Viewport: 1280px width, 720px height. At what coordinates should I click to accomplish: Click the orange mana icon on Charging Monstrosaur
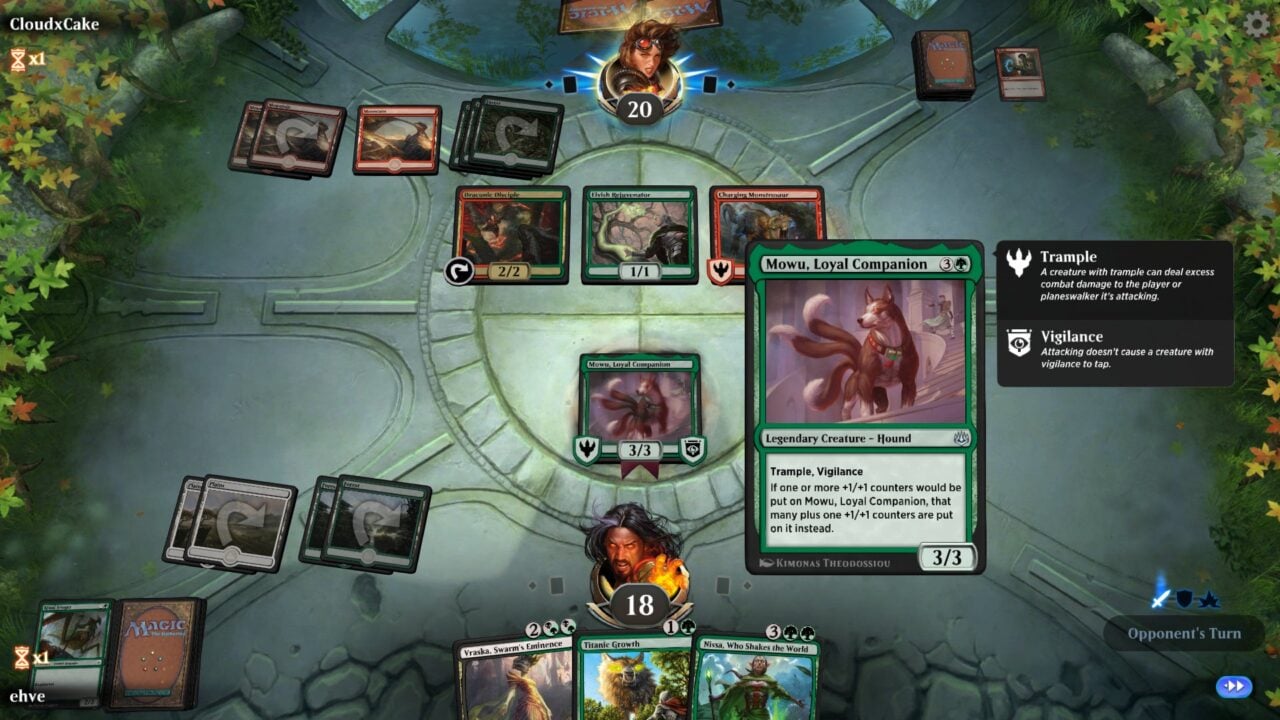tap(718, 269)
